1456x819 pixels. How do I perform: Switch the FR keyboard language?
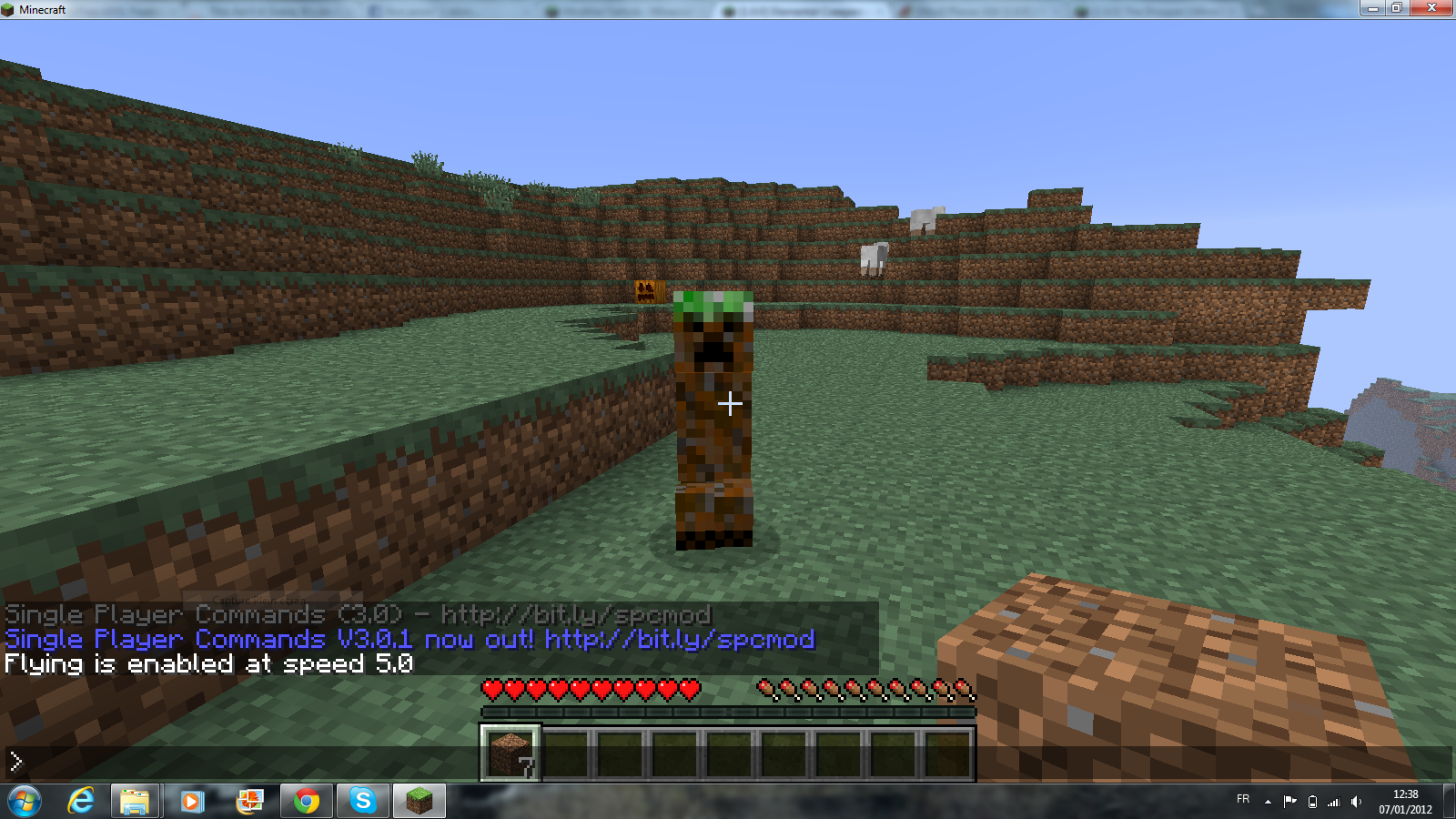(x=1243, y=801)
